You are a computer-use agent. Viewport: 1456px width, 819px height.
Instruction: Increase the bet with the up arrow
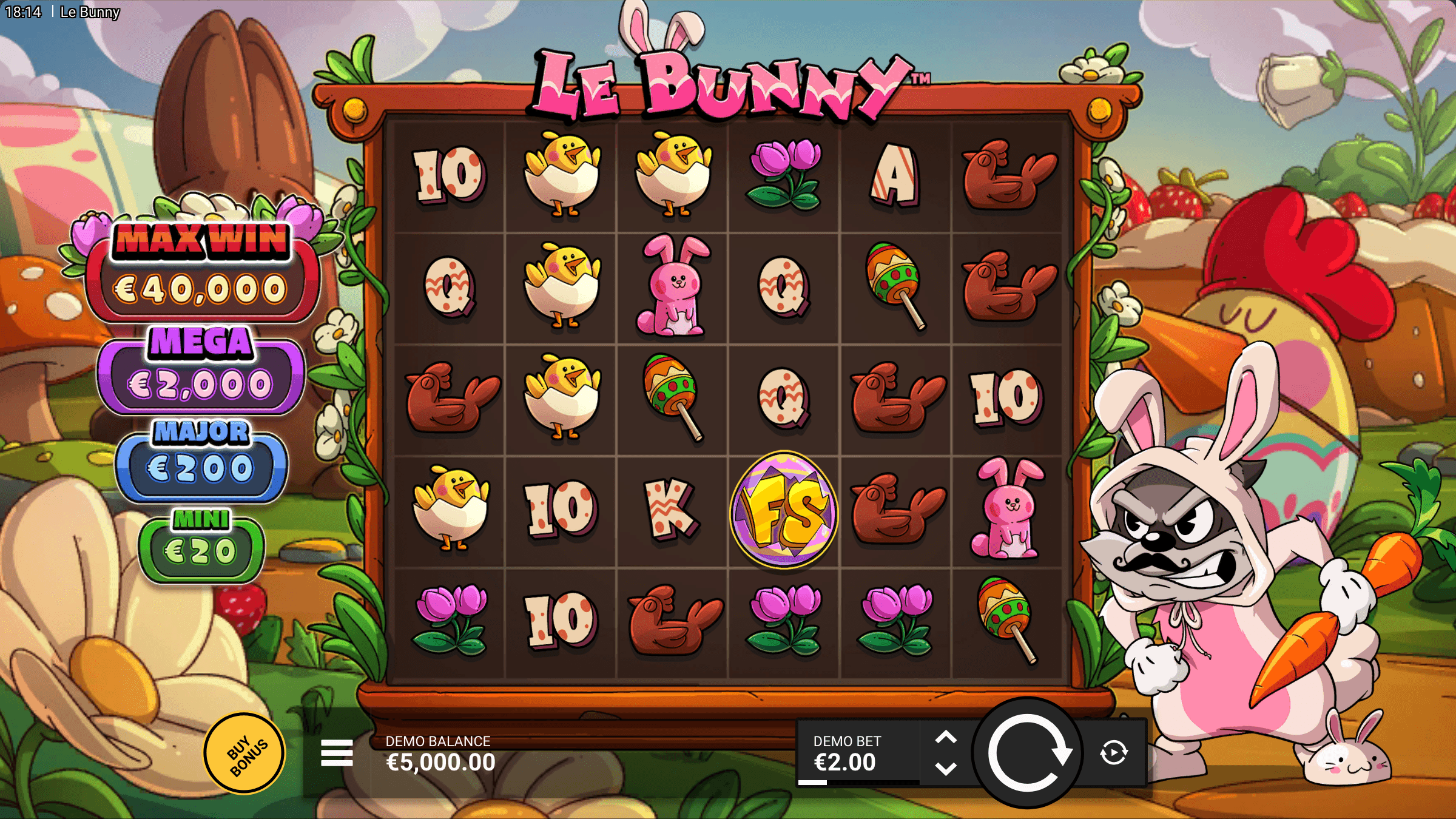[946, 737]
